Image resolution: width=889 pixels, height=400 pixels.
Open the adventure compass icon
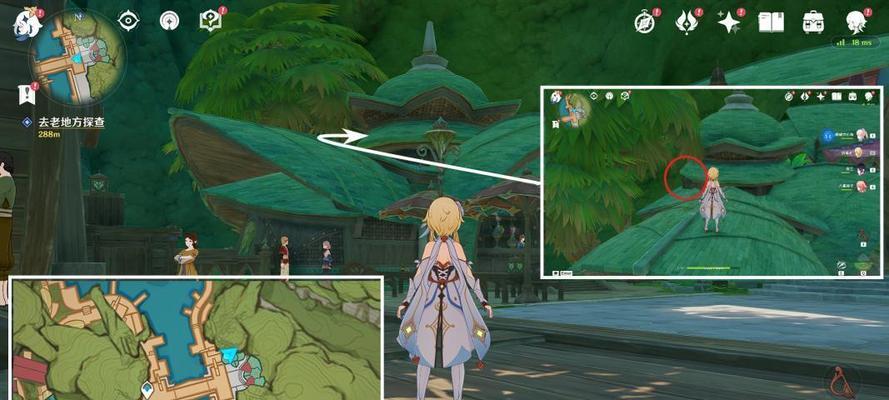click(x=645, y=21)
